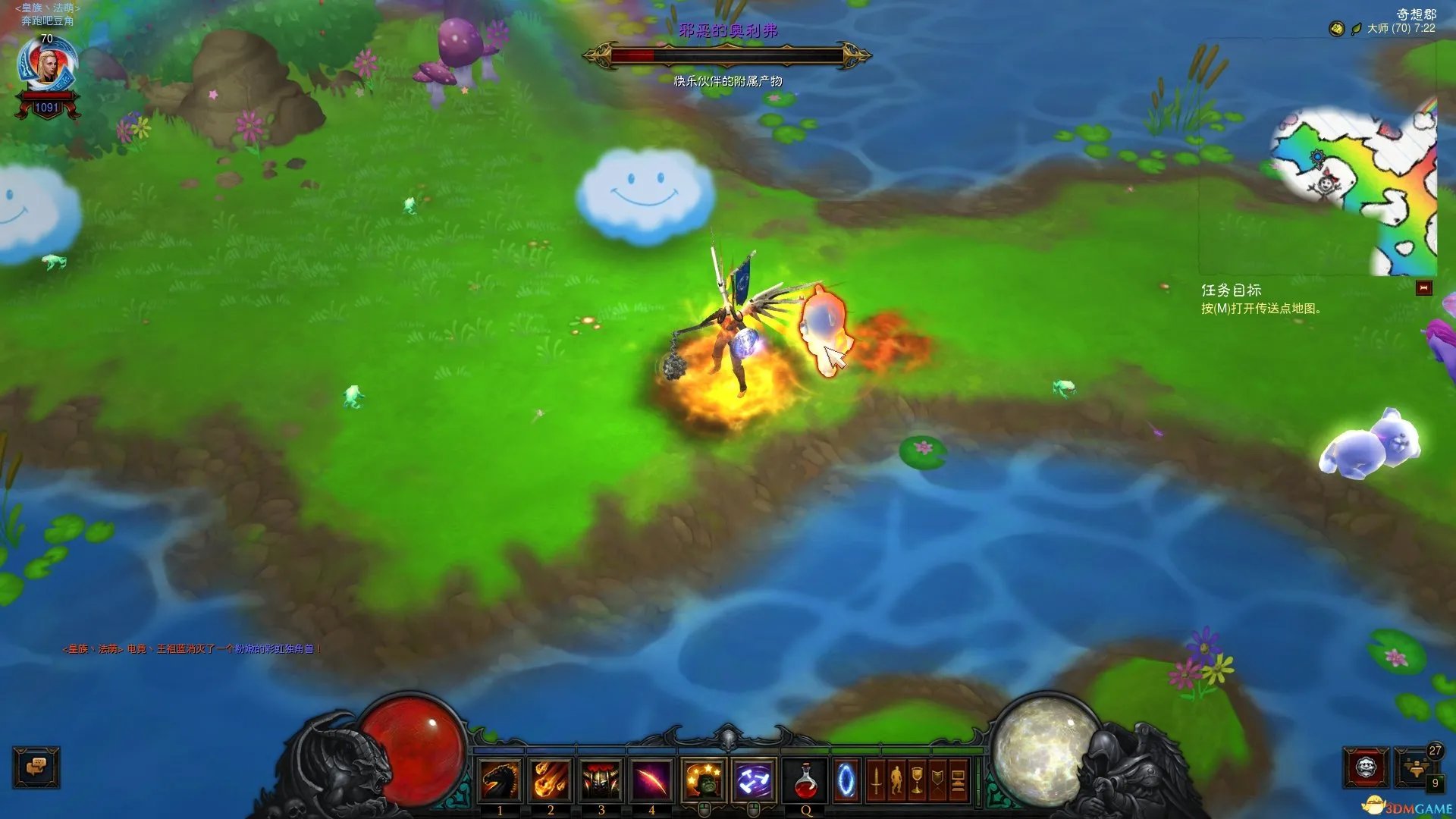Image resolution: width=1456 pixels, height=819 pixels.
Task: Use the horned helmet skill in slot 3
Action: (x=601, y=780)
